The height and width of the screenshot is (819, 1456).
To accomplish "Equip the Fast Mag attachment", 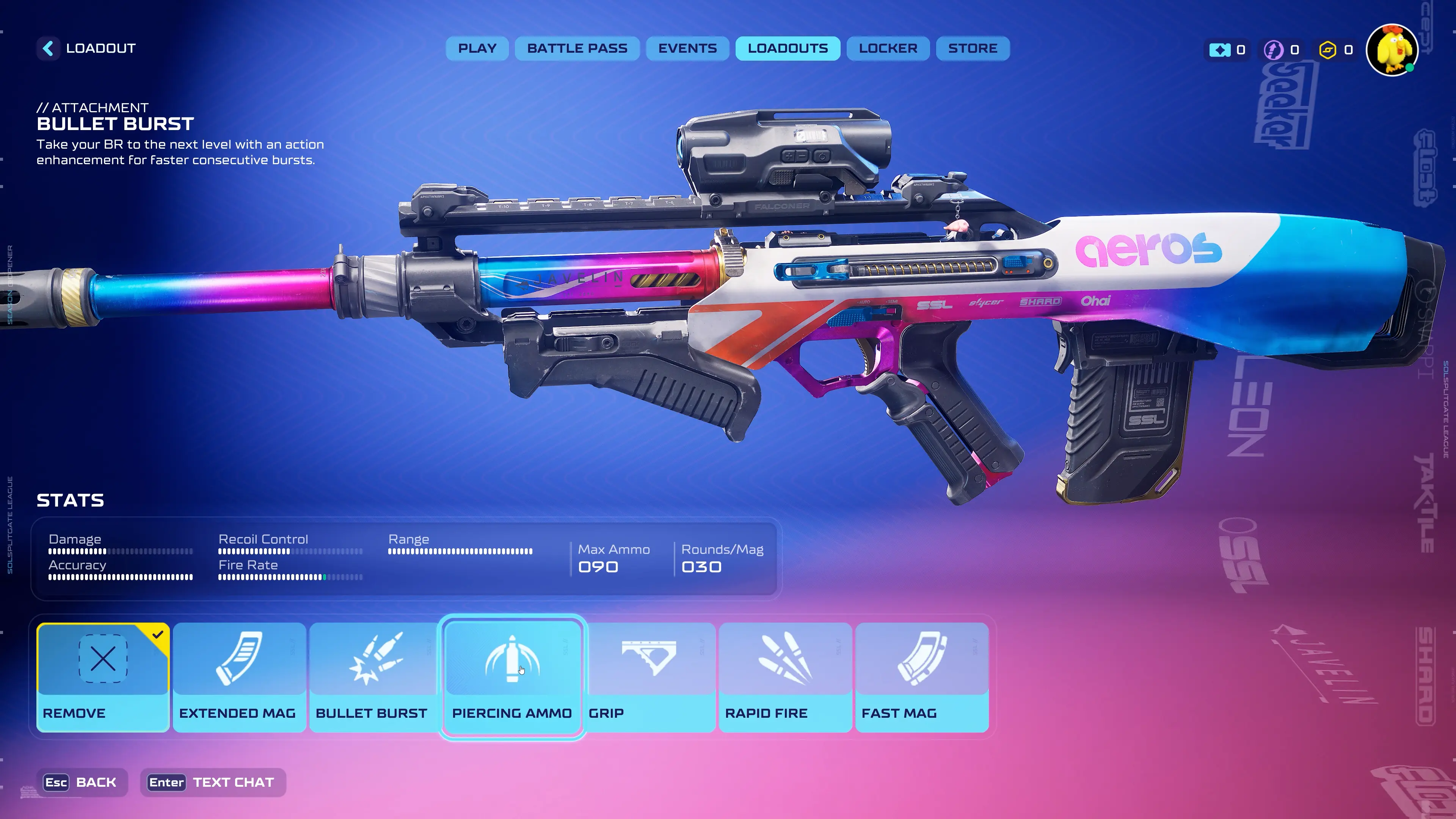I will [922, 677].
